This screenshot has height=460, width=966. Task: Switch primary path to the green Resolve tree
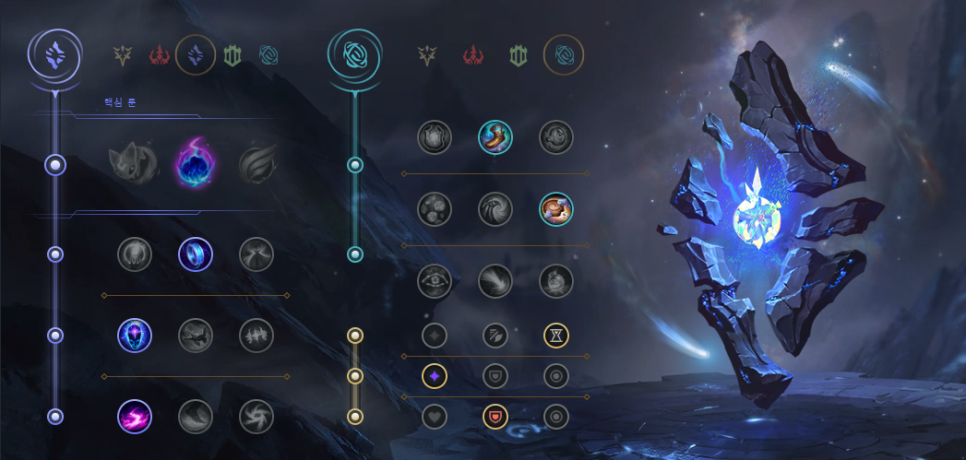click(x=232, y=56)
